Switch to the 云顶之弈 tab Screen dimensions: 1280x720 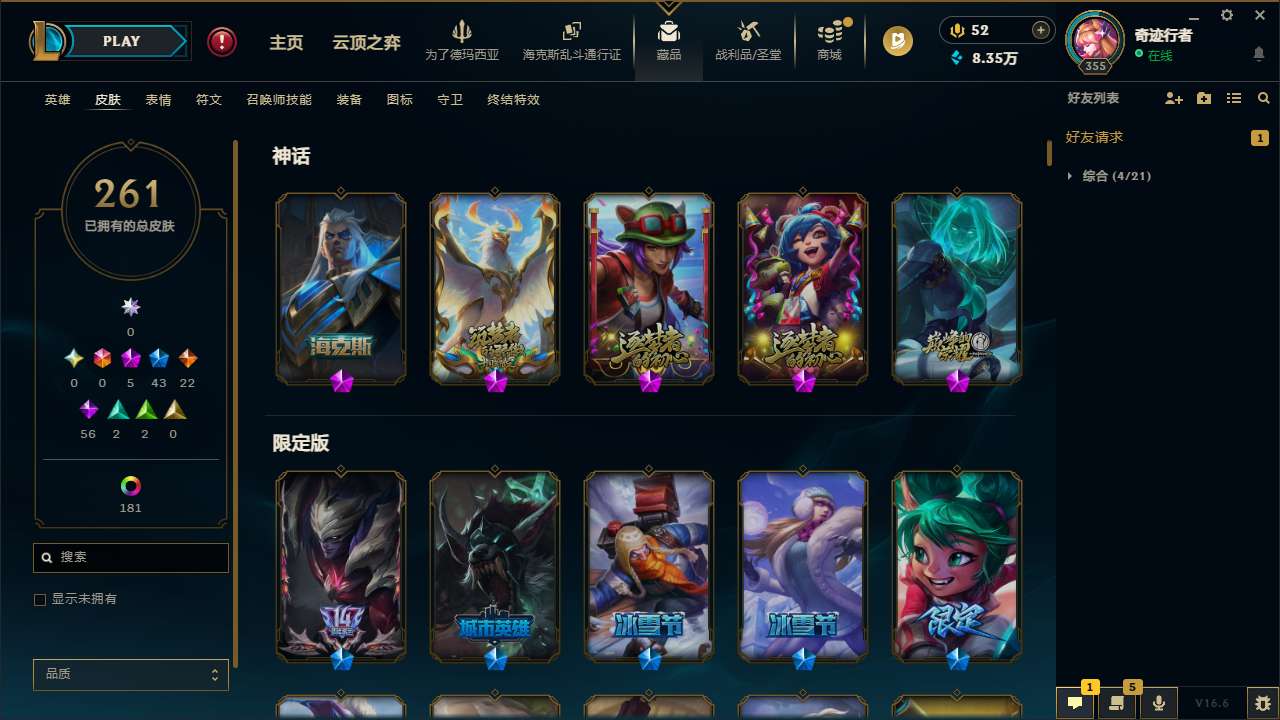(x=365, y=41)
